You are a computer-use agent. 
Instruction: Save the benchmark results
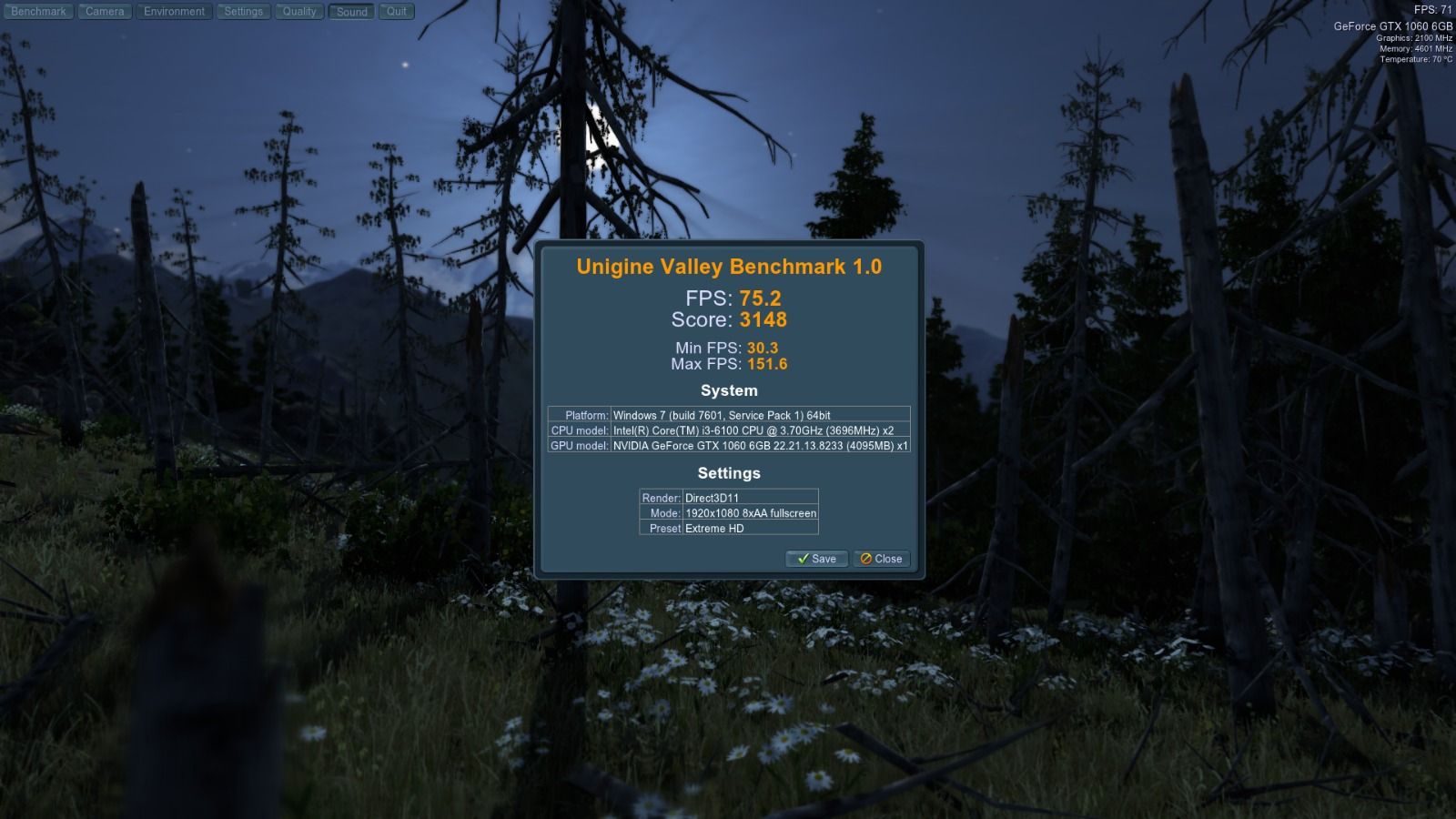coord(816,559)
